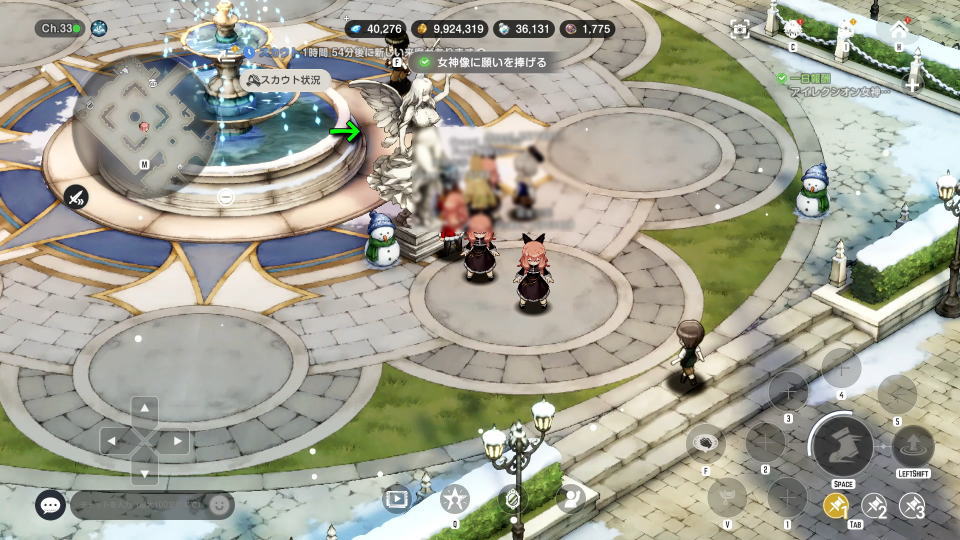Open the circular minimap
The image size is (960, 540).
pyautogui.click(x=144, y=125)
